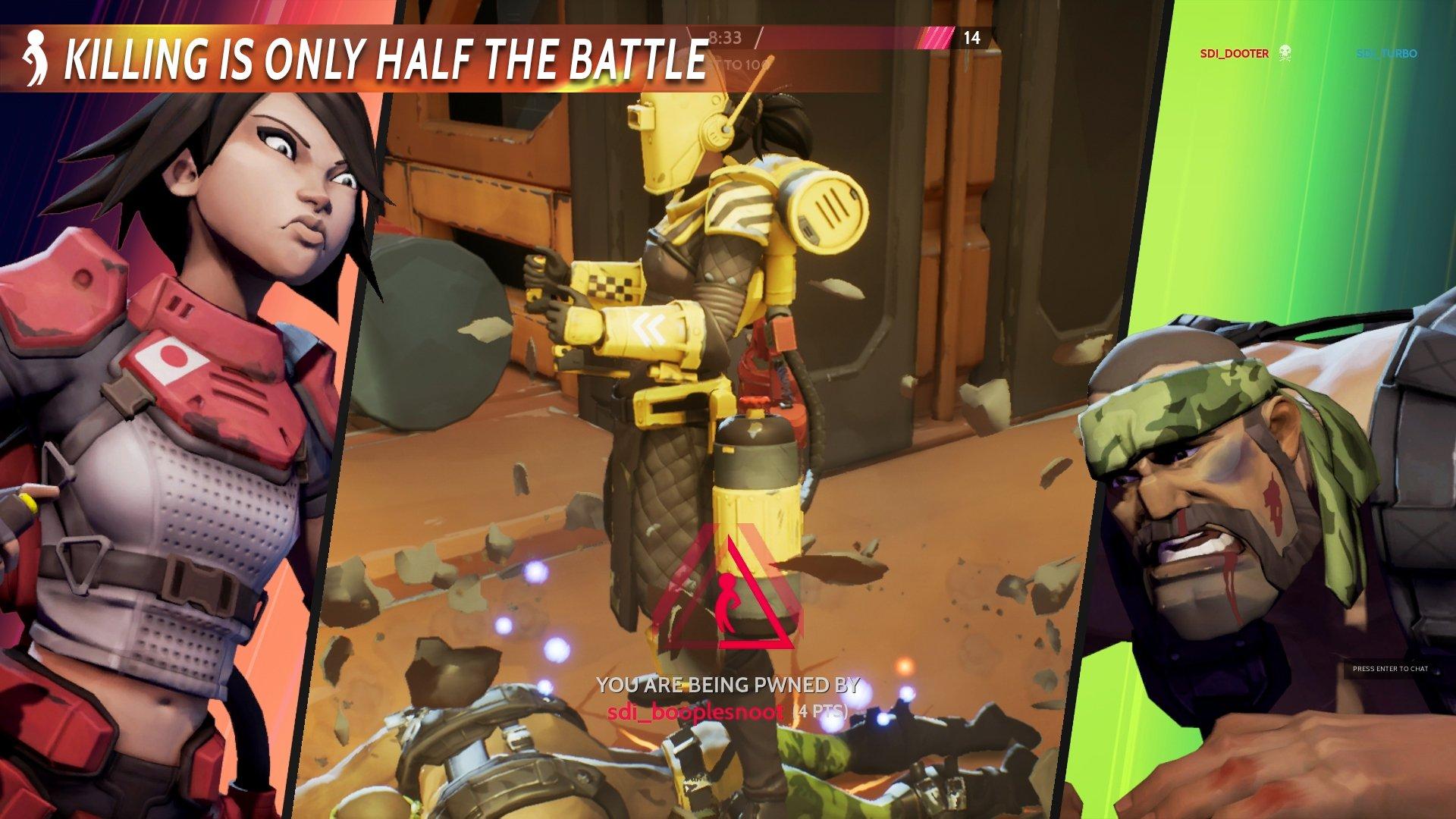Toggle the SDI_DOOTER killfeed entry
Screen dimensions: 1456x819
[x=1234, y=53]
